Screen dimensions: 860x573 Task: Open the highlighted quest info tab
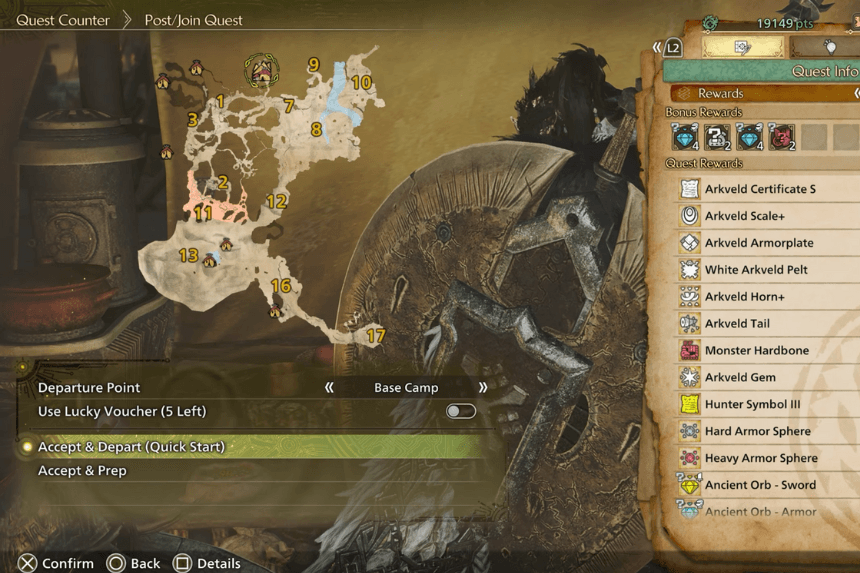pos(741,46)
